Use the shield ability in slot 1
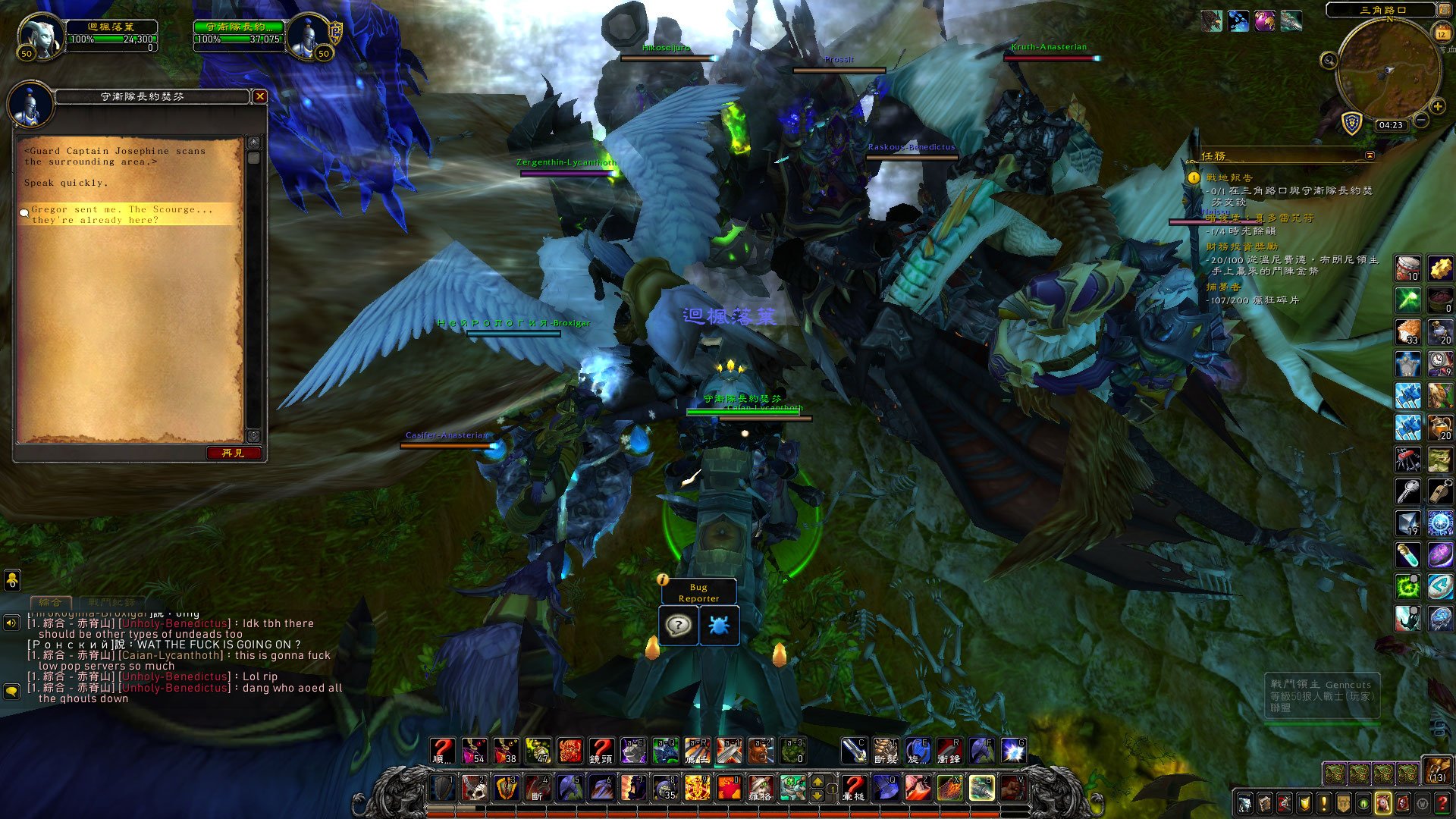 pyautogui.click(x=444, y=788)
